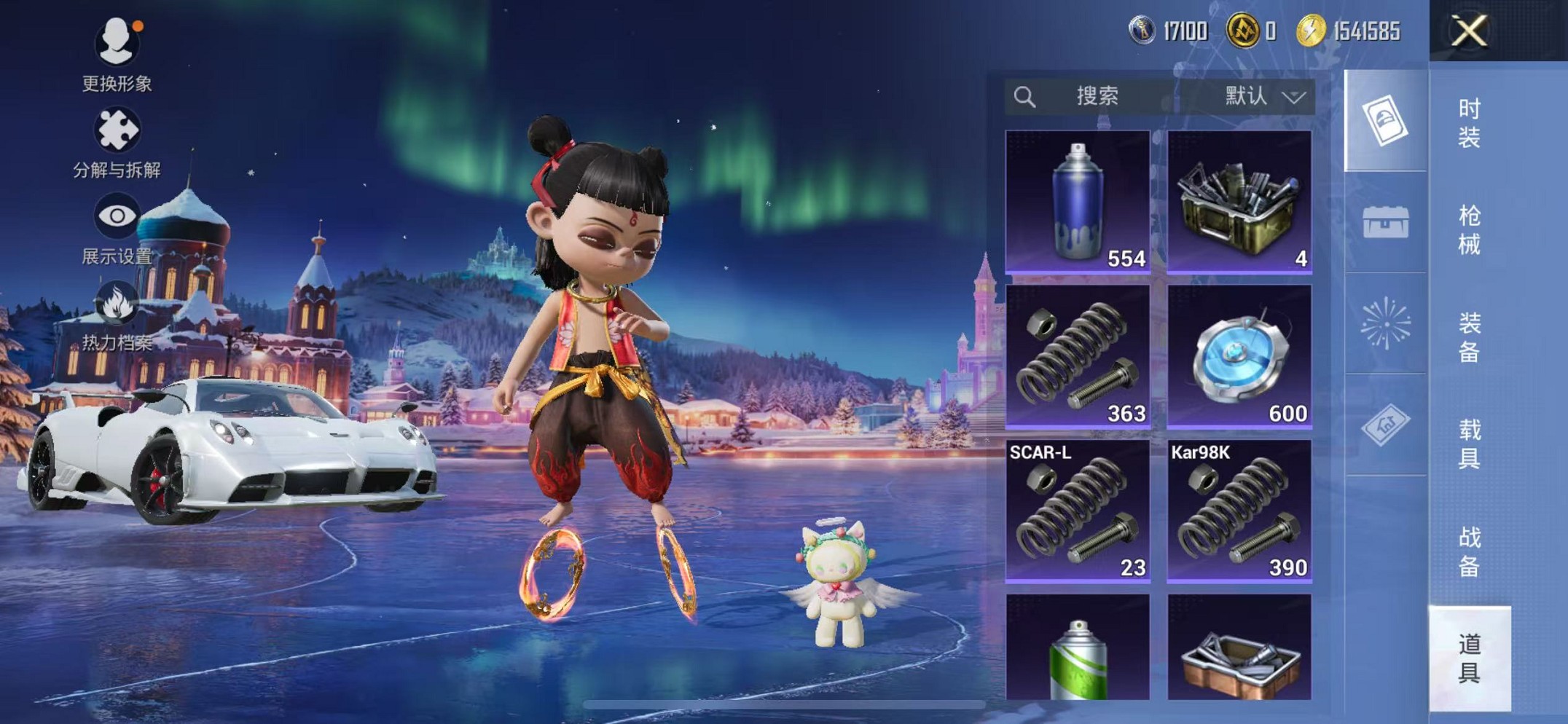Select the 道具 items tab
This screenshot has height=724, width=1568.
click(1469, 658)
